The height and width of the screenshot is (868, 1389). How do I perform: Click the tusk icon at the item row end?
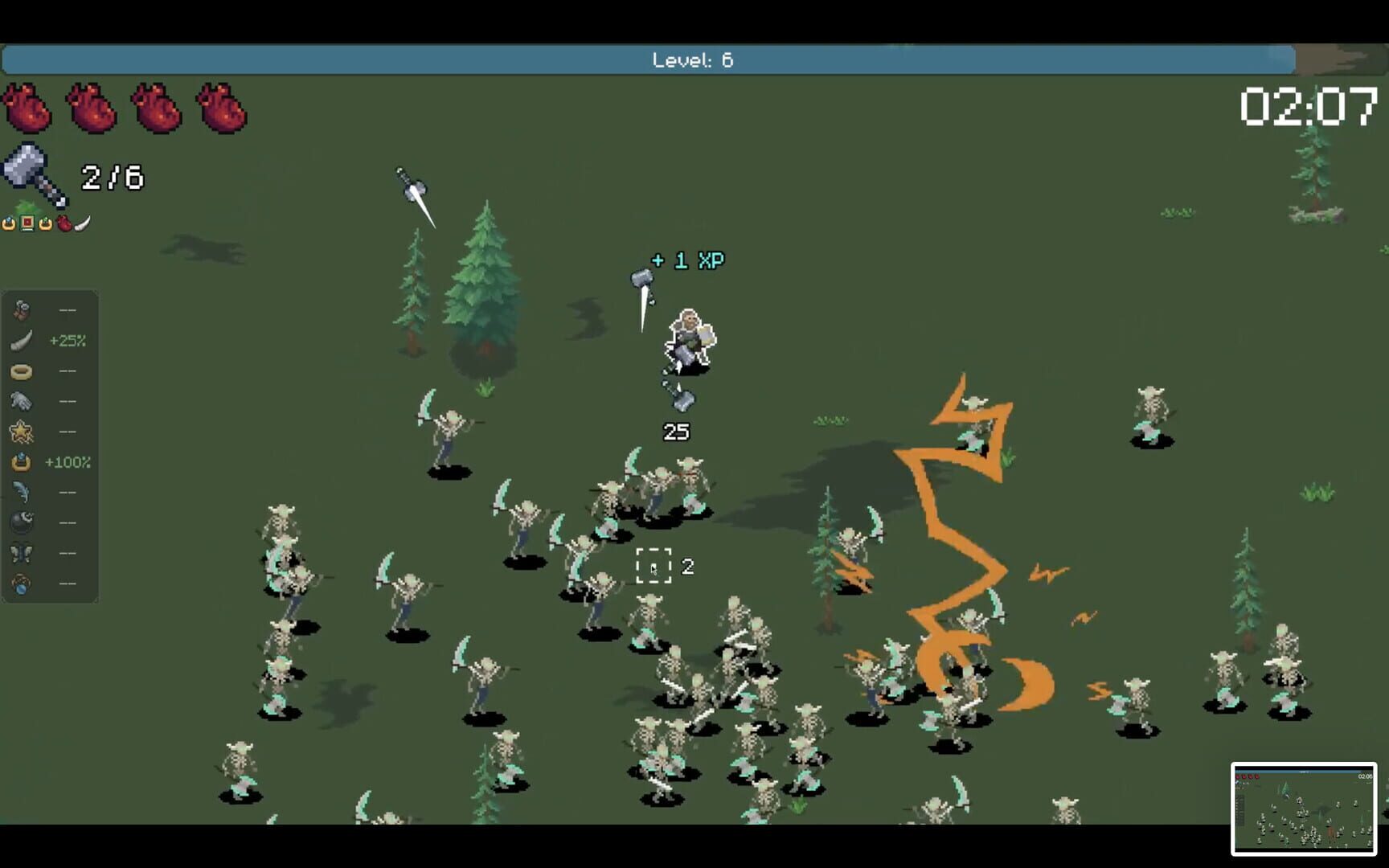pyautogui.click(x=80, y=222)
